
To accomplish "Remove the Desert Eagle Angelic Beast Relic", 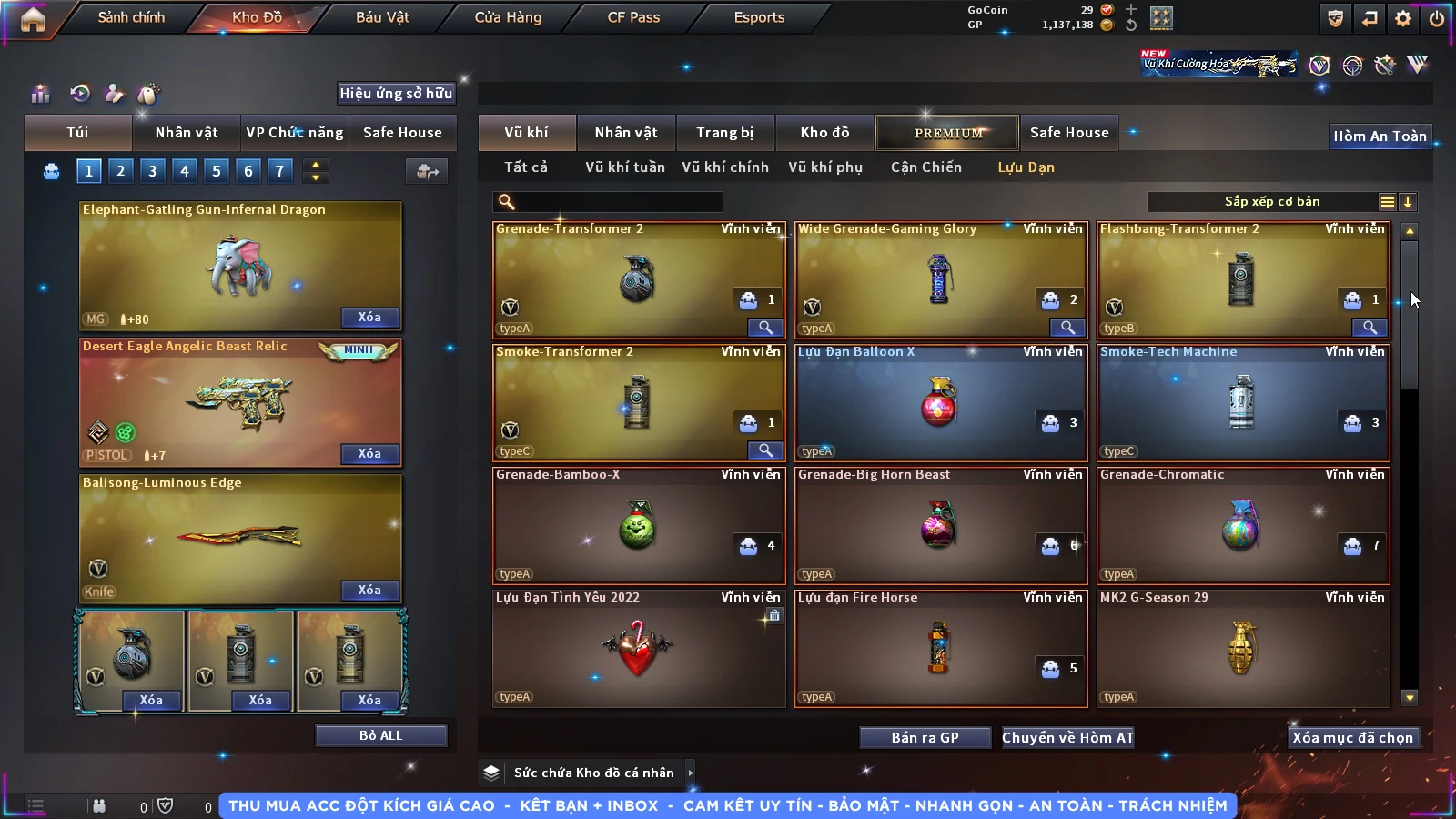I will pyautogui.click(x=369, y=454).
